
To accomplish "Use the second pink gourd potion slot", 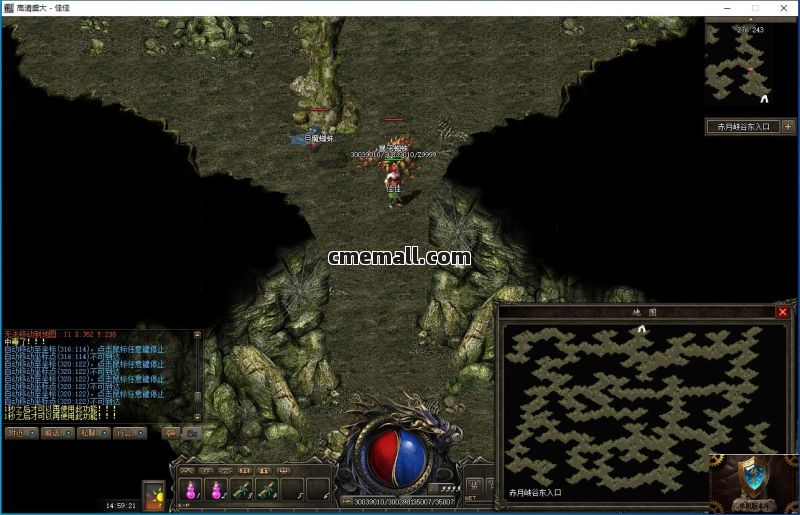I will coord(215,490).
